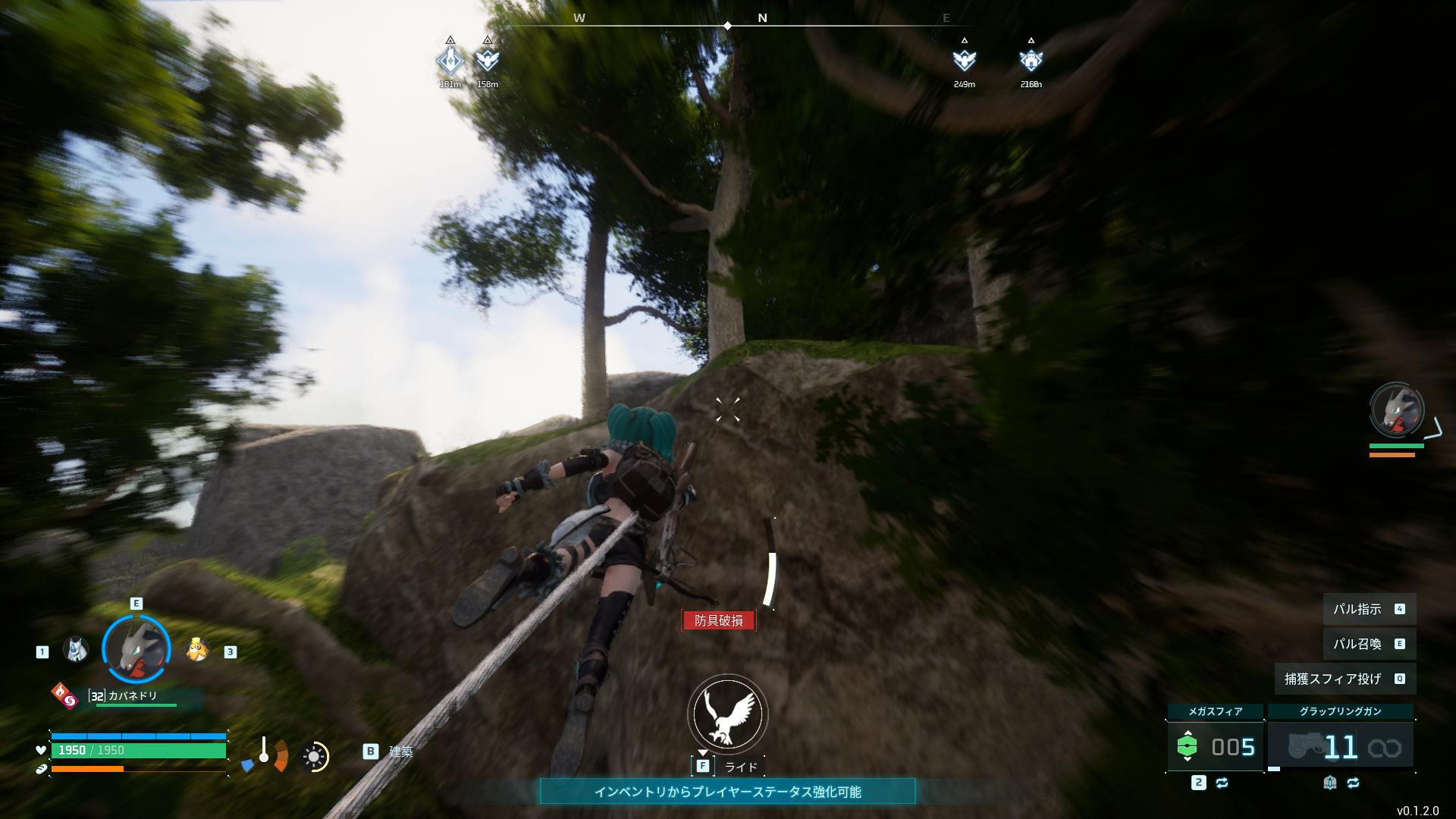Click the red partner skill icon
The width and height of the screenshot is (1456, 819).
tap(64, 695)
